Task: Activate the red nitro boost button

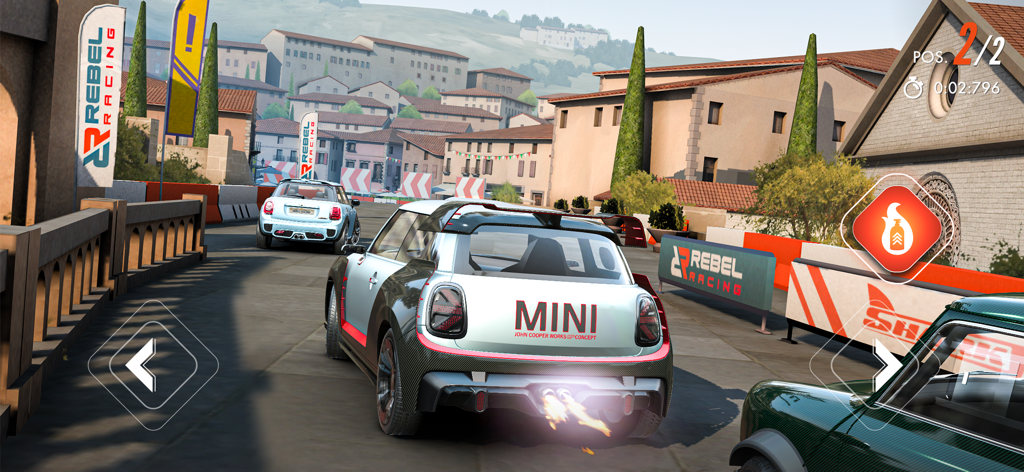Action: [x=896, y=228]
